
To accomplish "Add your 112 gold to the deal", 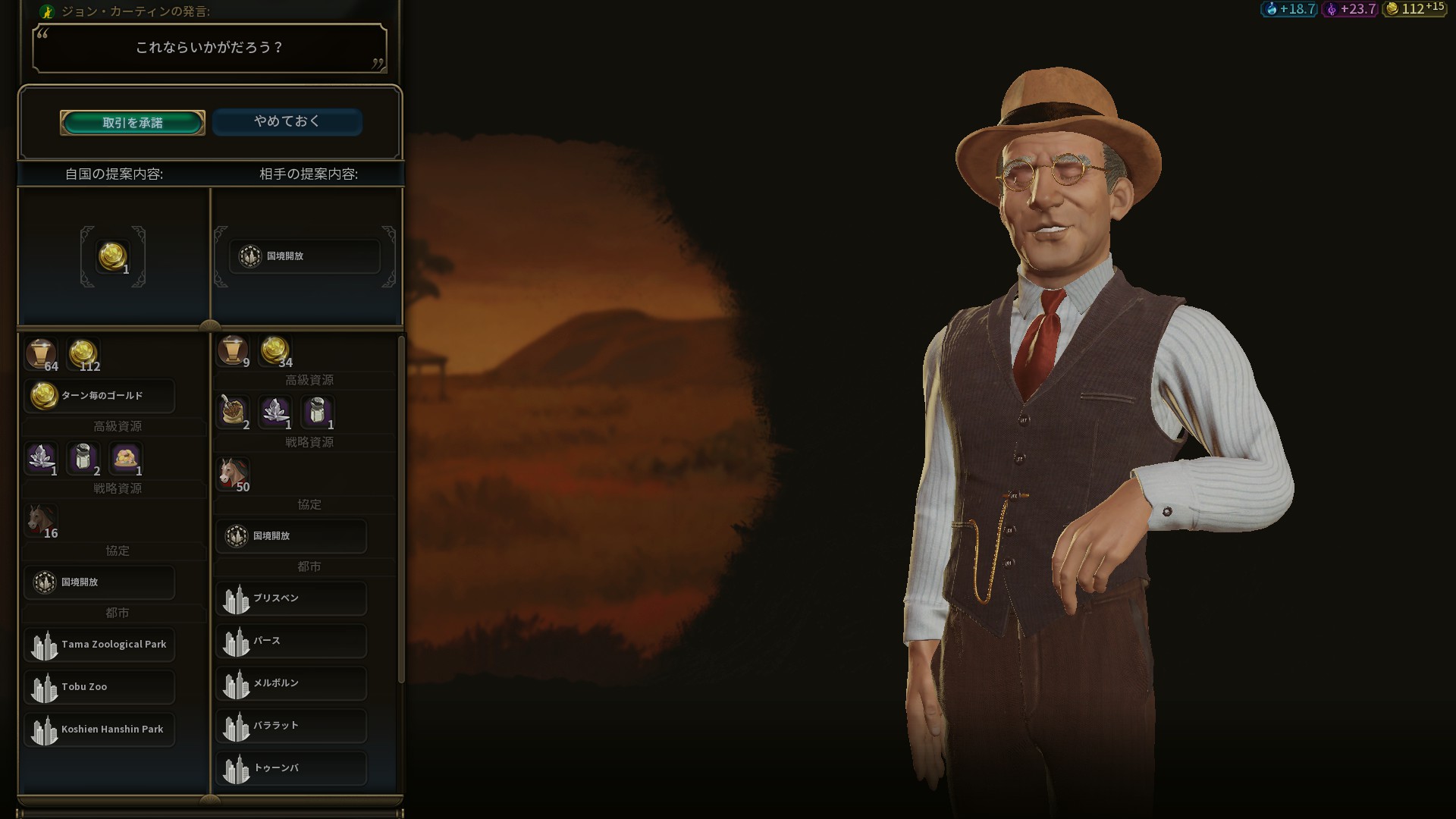I will (83, 354).
